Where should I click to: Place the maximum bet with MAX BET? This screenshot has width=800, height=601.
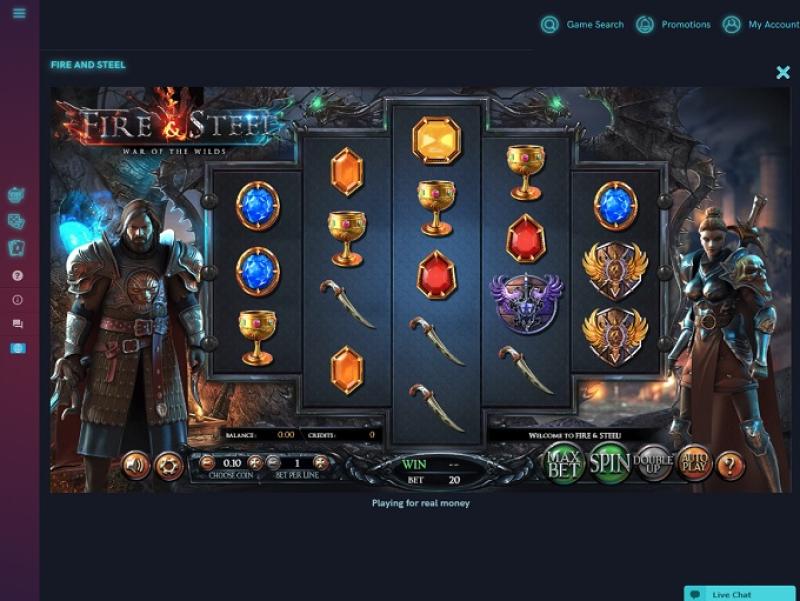point(563,462)
